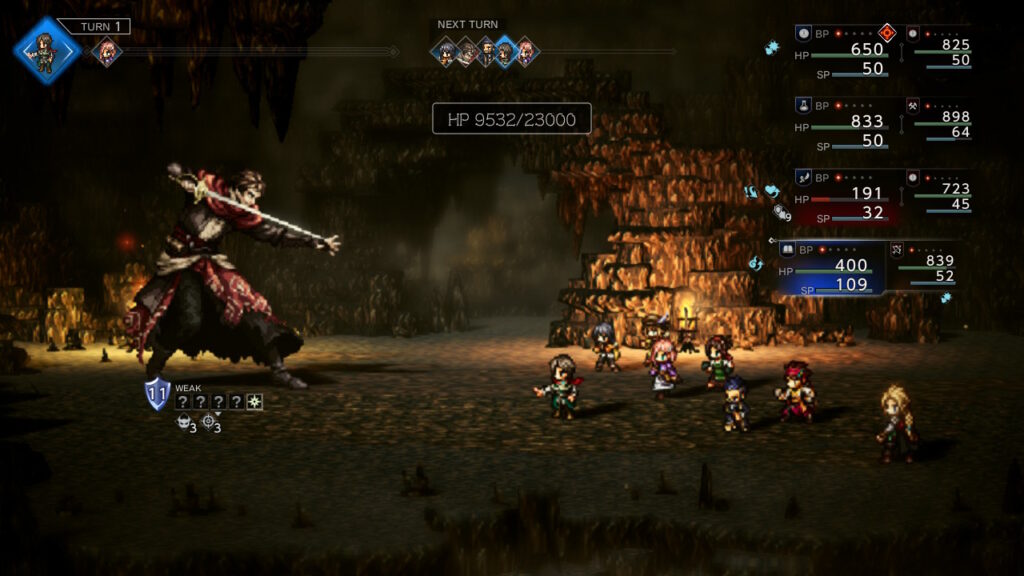This screenshot has height=576, width=1024.
Task: Click the revealed light weakness icon
Action: [255, 401]
